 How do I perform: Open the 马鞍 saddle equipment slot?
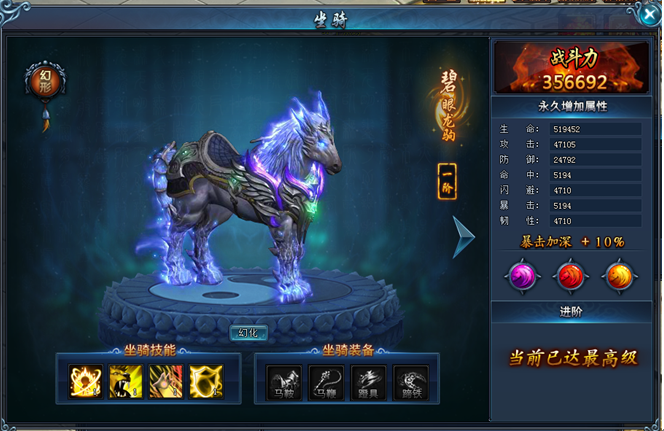pyautogui.click(x=284, y=382)
